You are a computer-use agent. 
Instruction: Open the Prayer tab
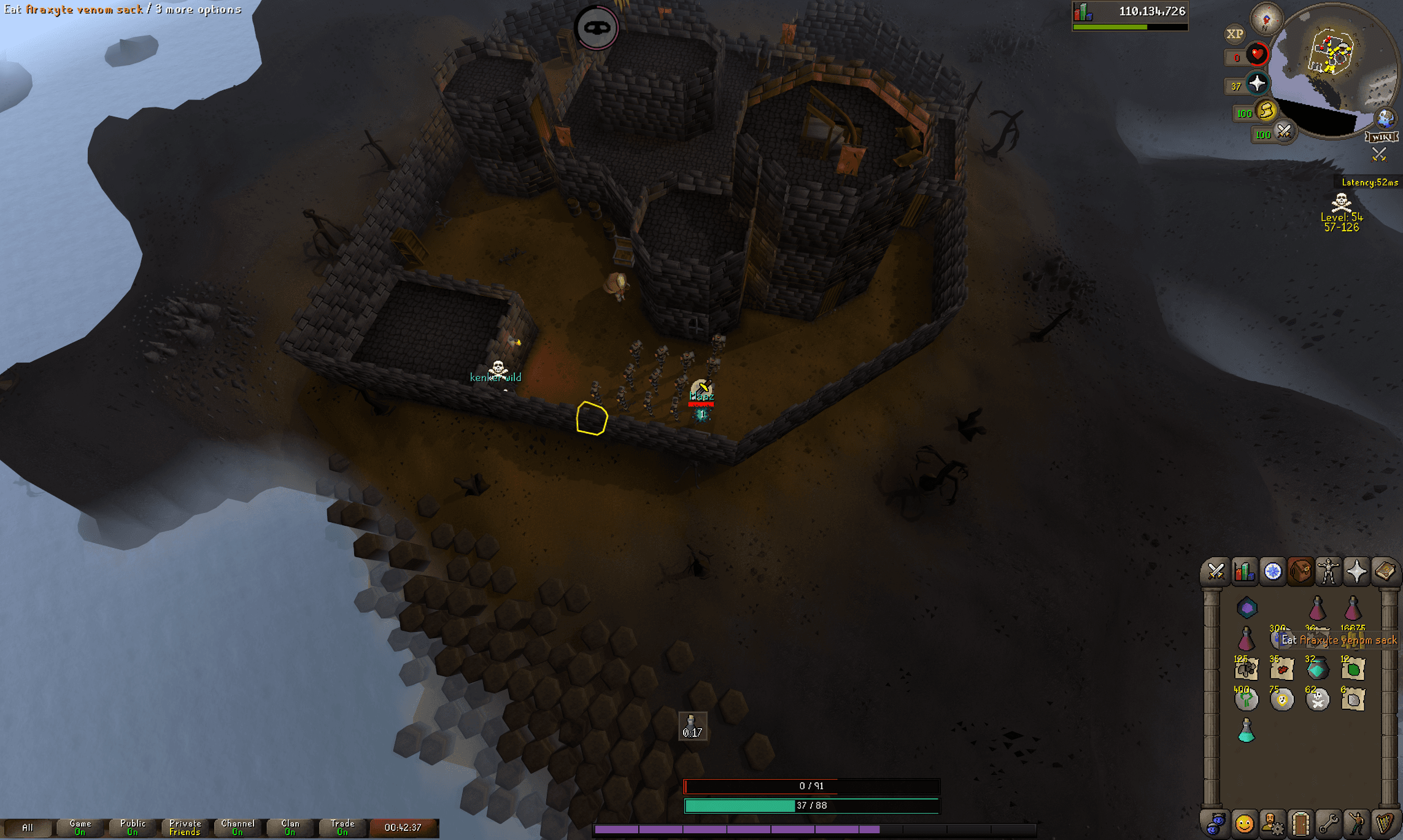[1356, 571]
